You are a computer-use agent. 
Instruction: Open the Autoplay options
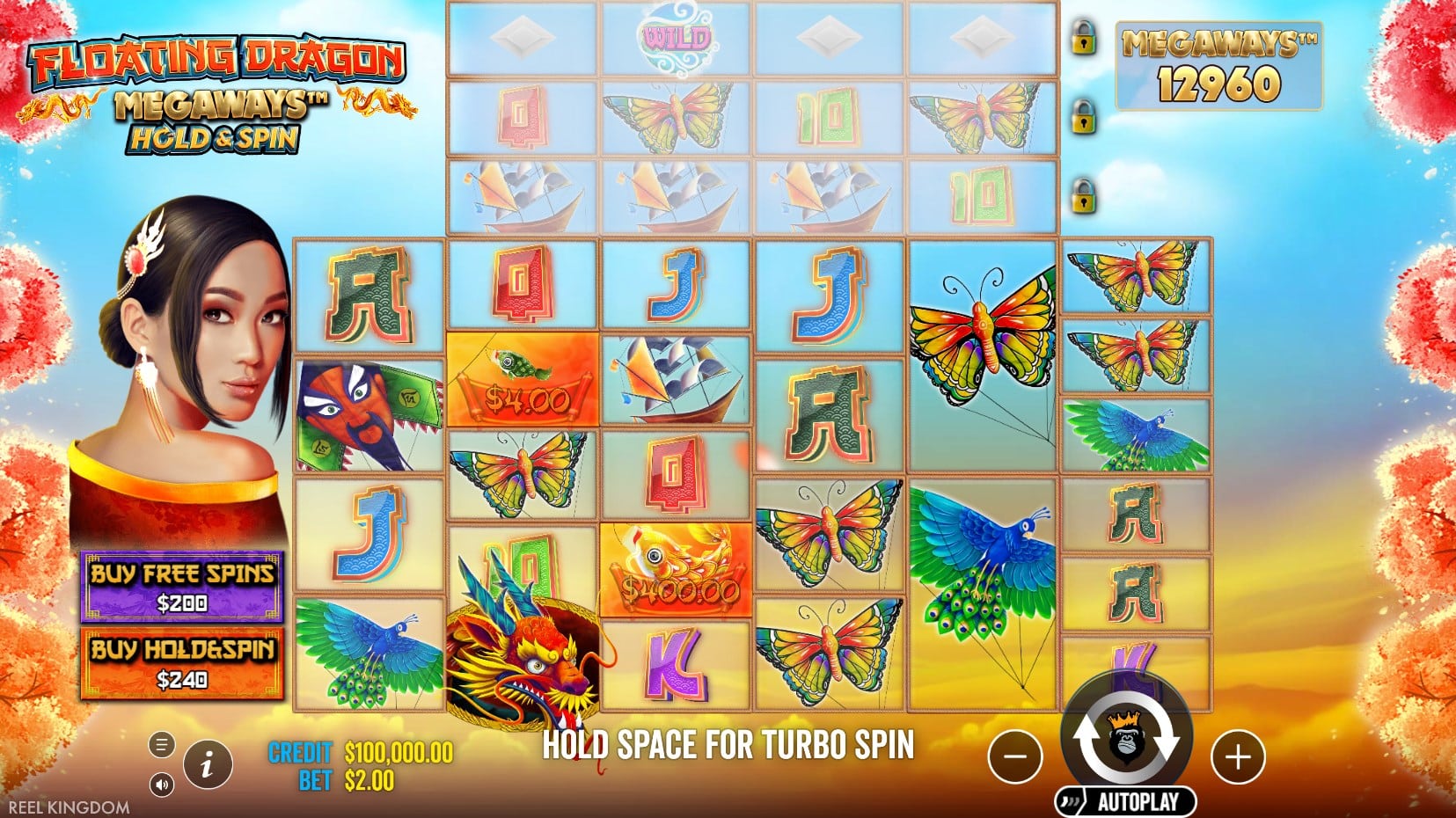[x=1127, y=801]
